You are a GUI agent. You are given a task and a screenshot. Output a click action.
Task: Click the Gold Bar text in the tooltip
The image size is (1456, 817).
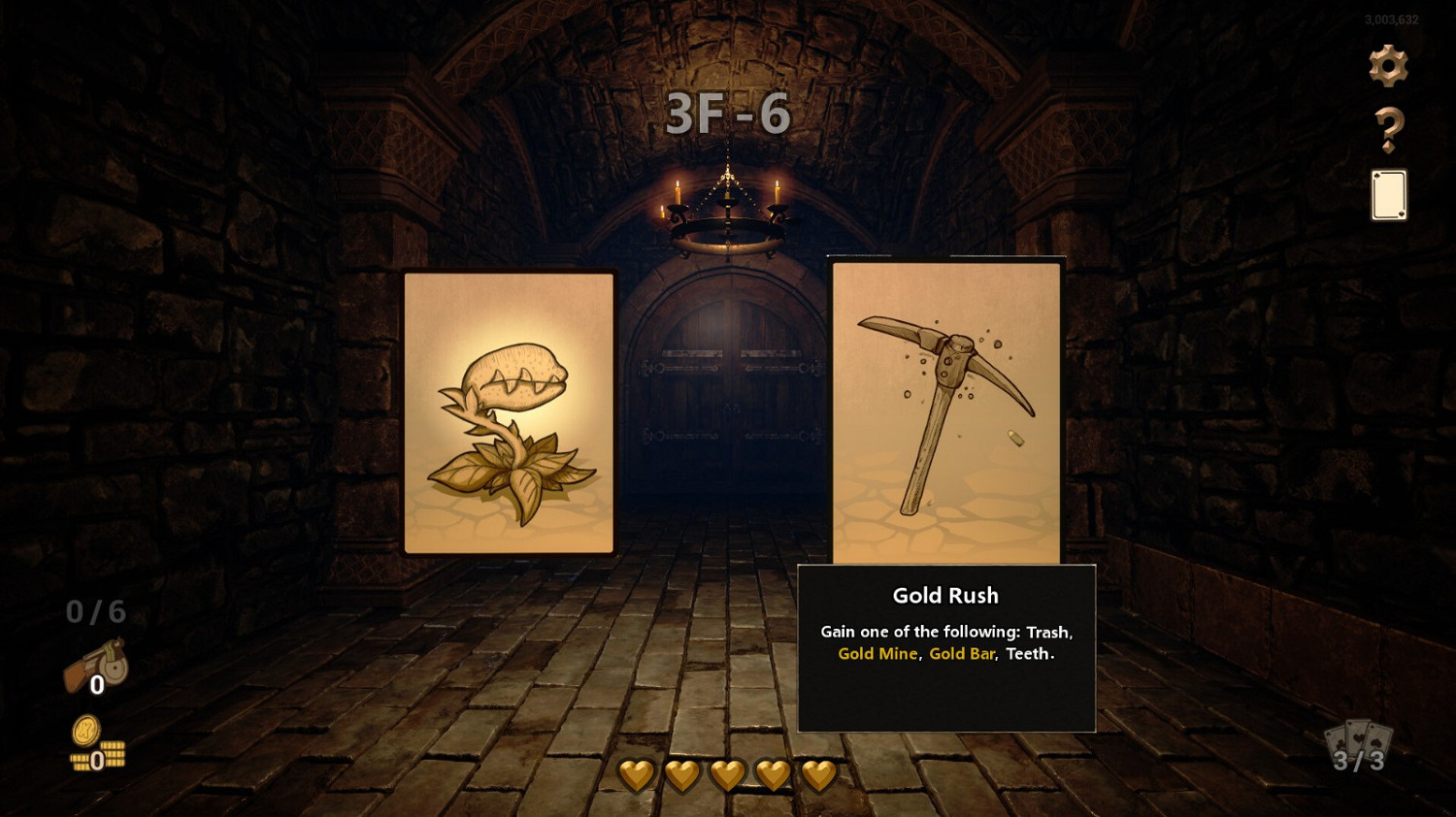point(962,654)
